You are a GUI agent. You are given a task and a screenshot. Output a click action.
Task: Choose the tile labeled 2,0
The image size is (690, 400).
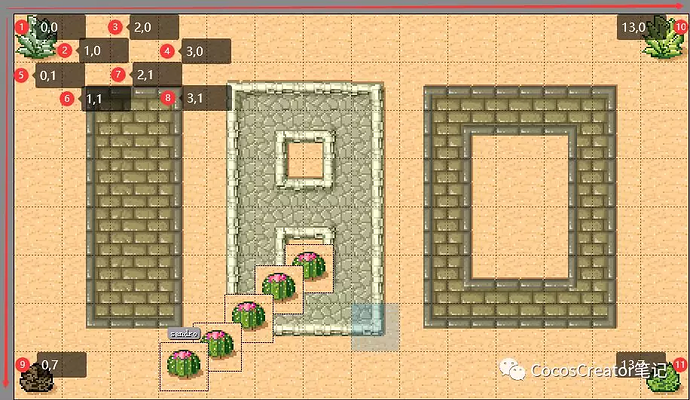(142, 27)
